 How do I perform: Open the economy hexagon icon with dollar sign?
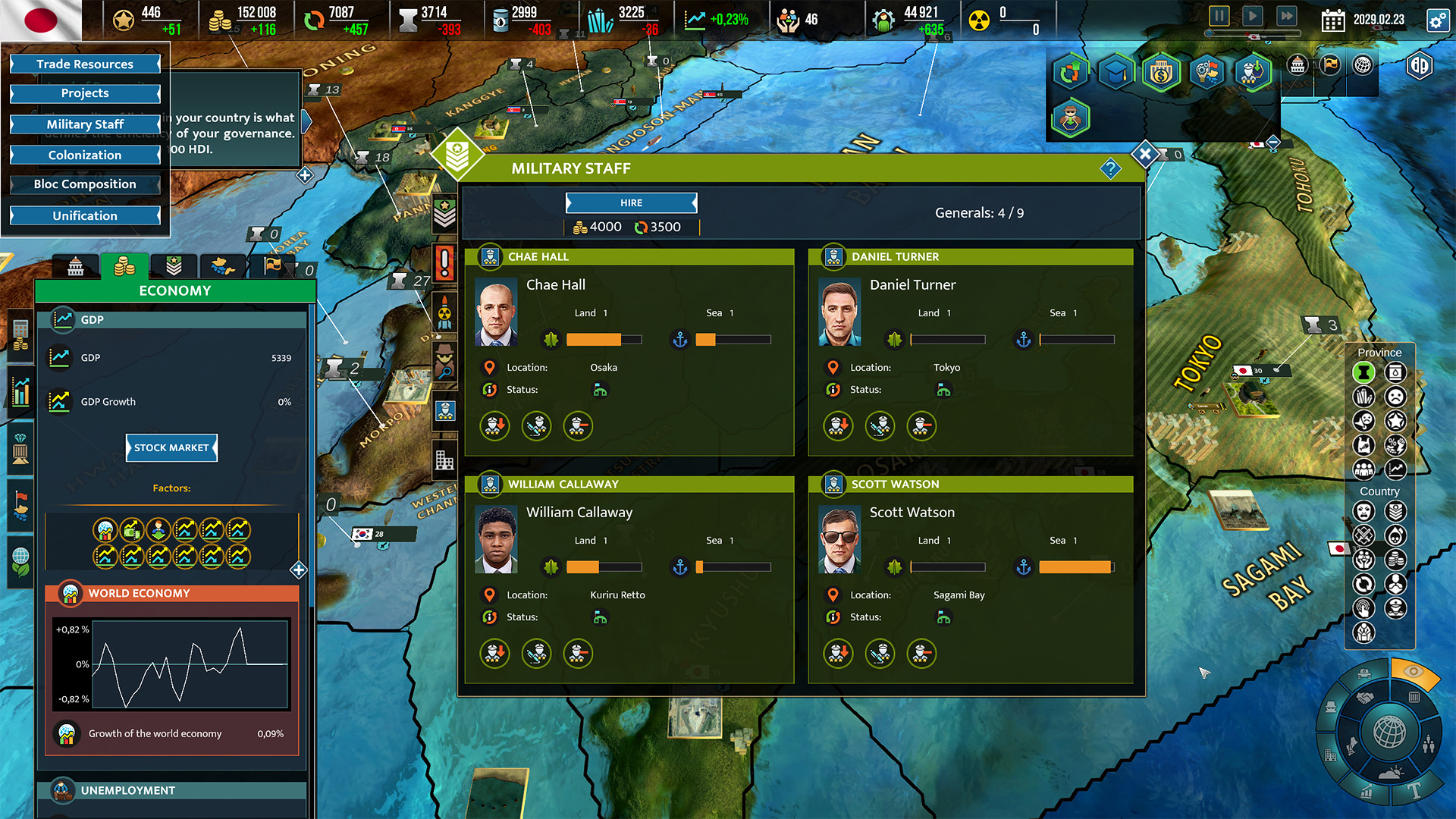pyautogui.click(x=1161, y=73)
